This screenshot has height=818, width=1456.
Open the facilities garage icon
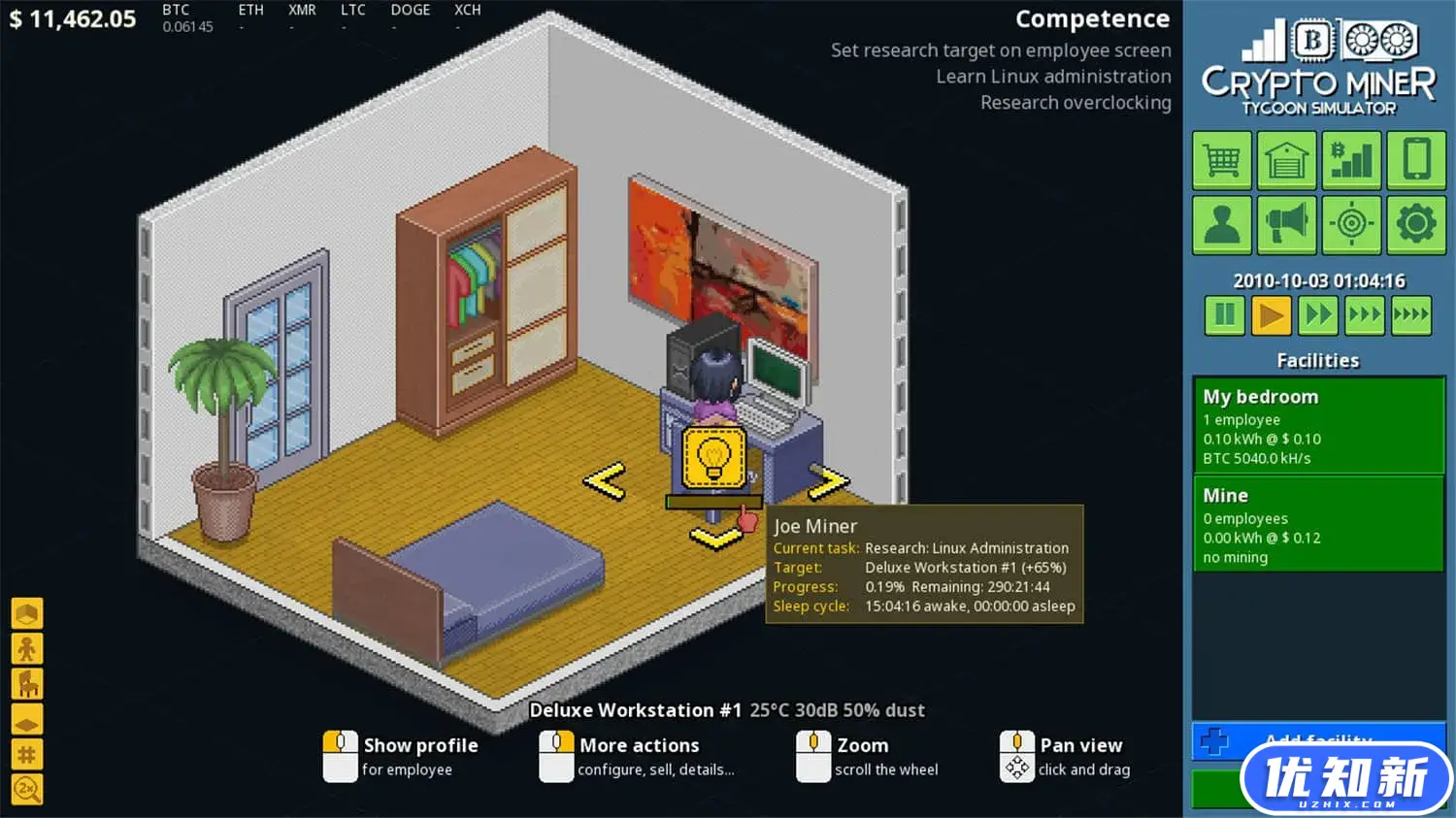(x=1286, y=159)
